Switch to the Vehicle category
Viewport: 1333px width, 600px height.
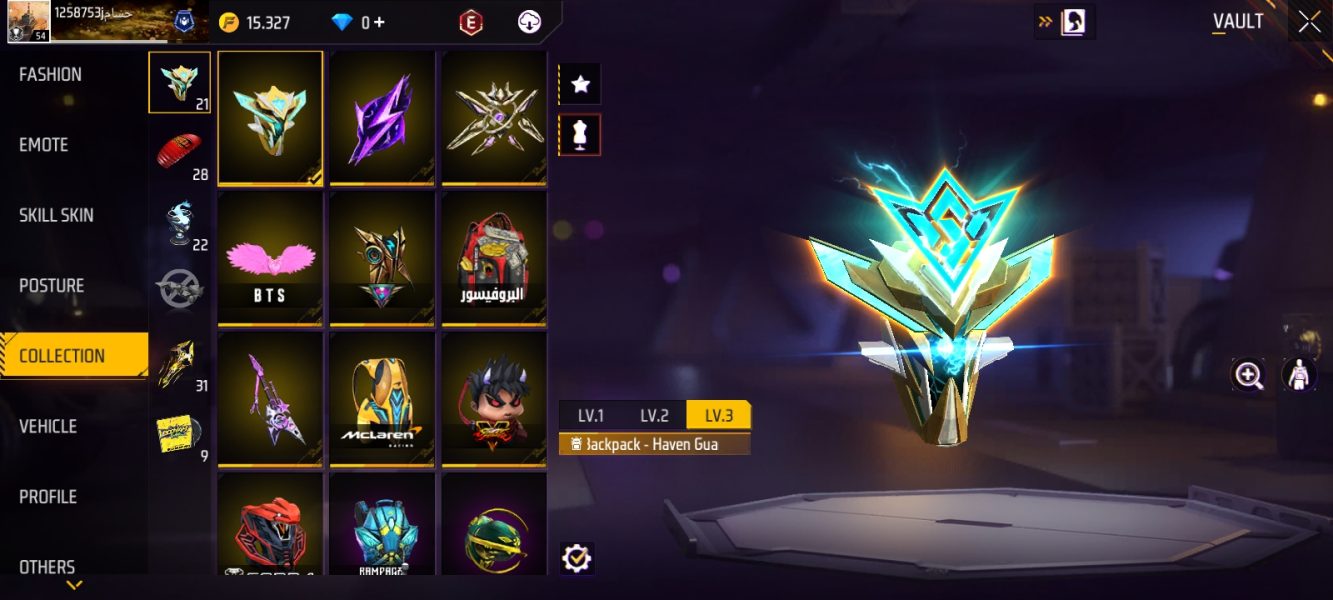pyautogui.click(x=48, y=426)
